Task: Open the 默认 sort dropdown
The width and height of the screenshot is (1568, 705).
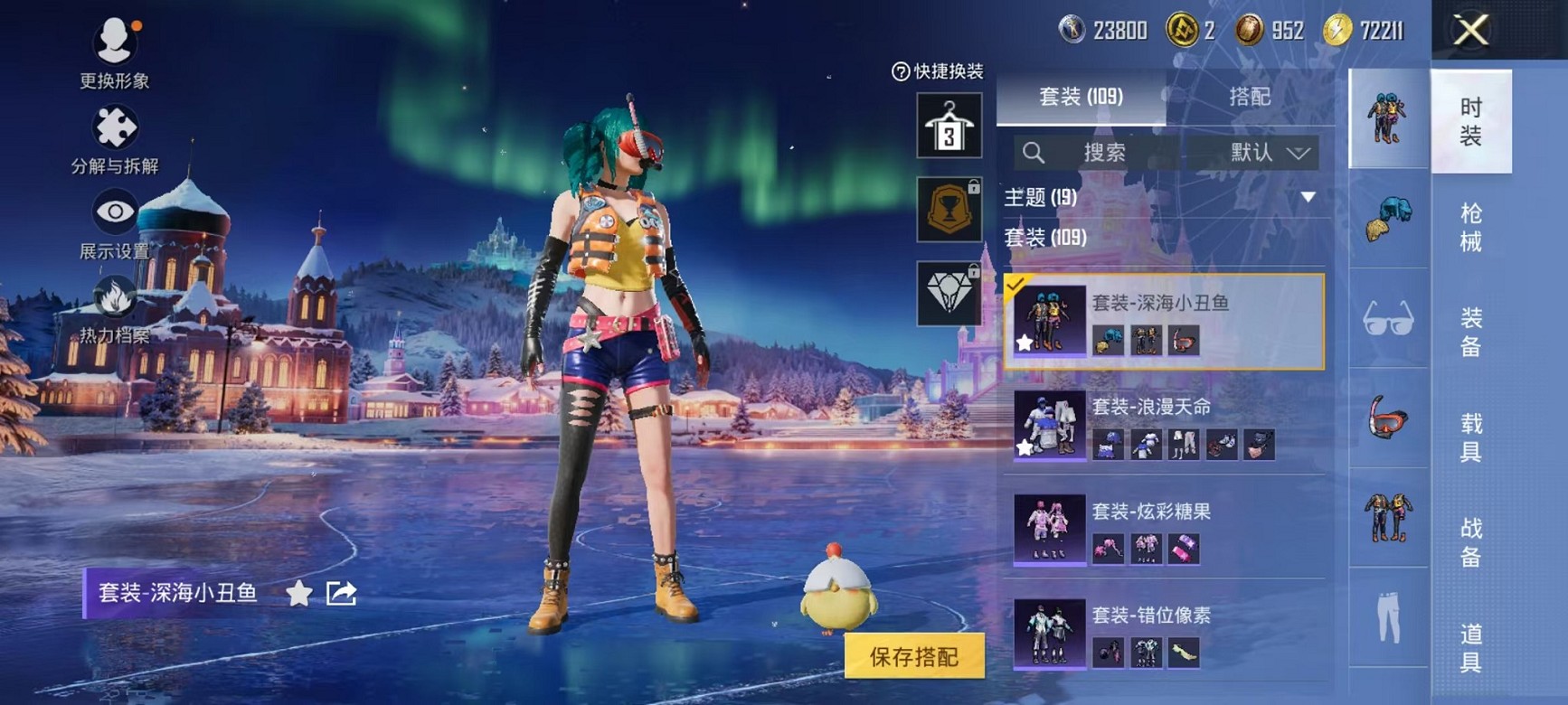Action: click(x=1269, y=153)
